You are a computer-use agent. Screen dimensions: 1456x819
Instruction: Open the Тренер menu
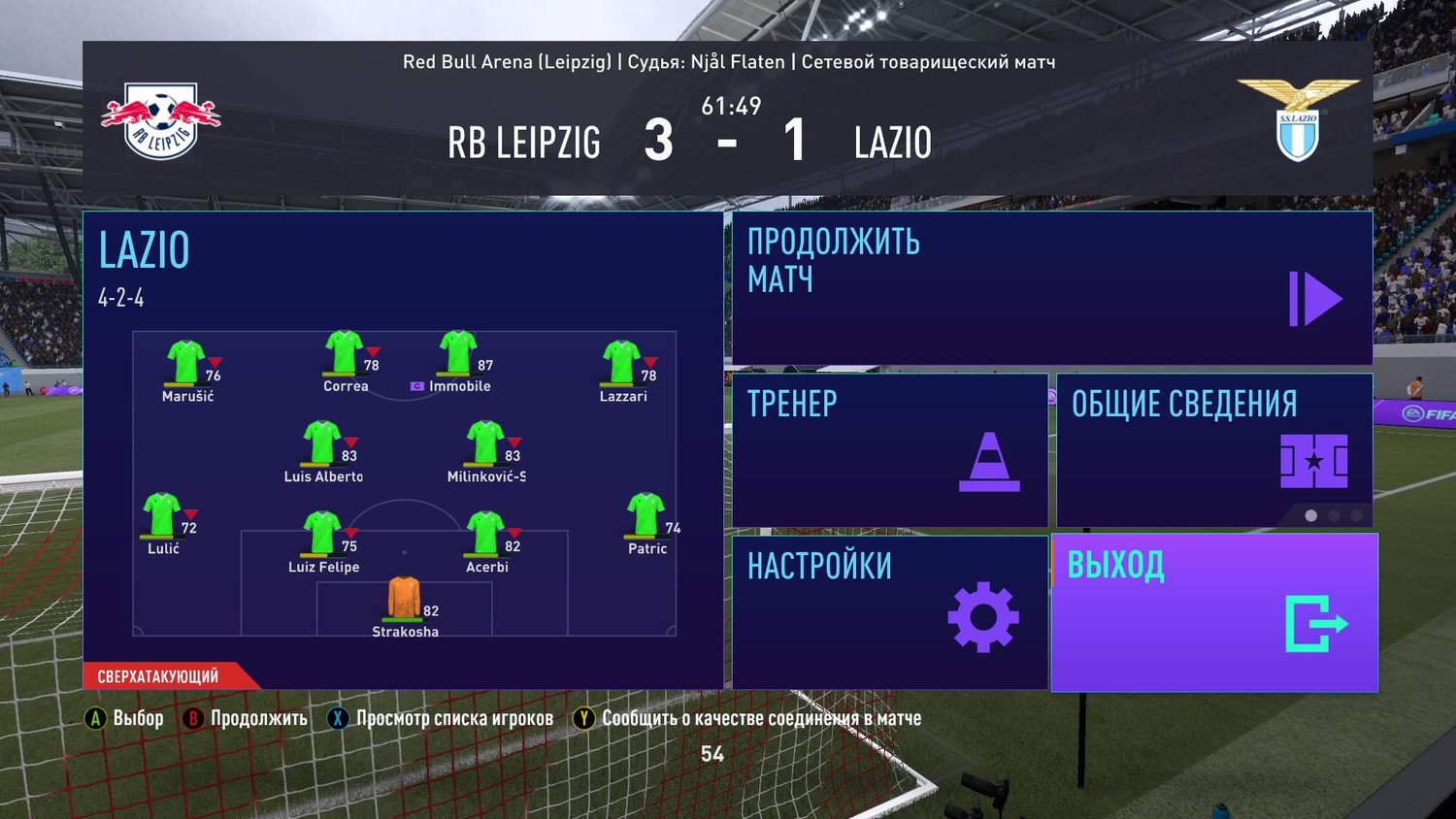pyautogui.click(x=889, y=450)
